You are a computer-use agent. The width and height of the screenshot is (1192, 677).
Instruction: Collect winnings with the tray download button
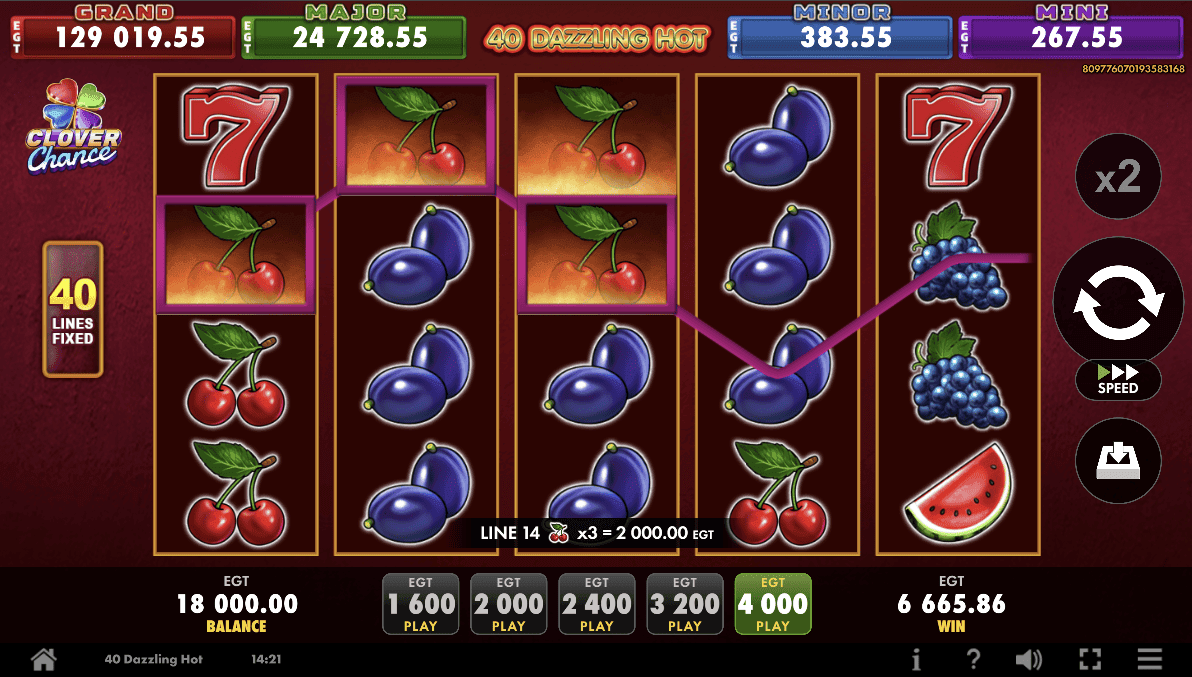click(x=1117, y=461)
